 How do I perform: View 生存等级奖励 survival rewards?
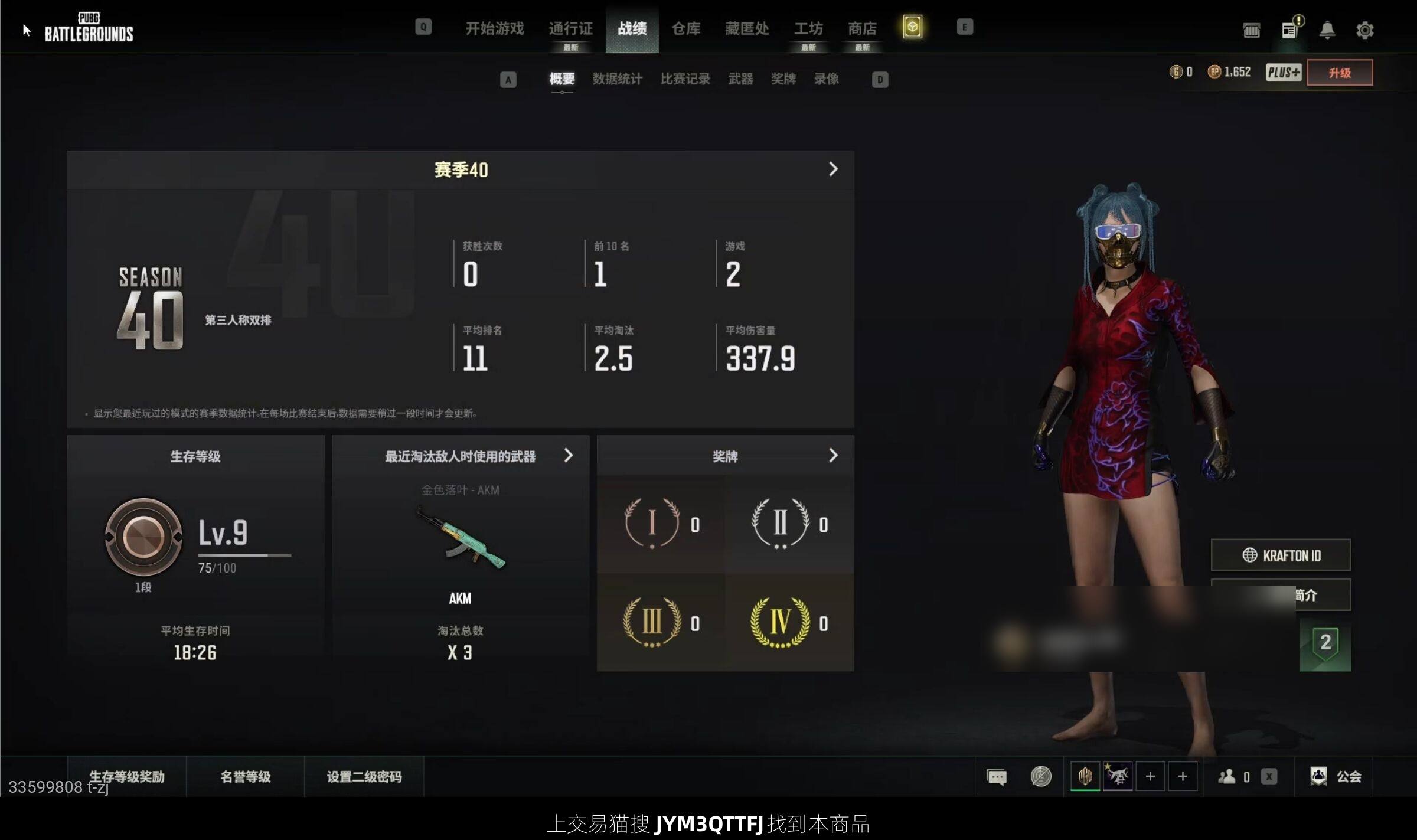126,776
